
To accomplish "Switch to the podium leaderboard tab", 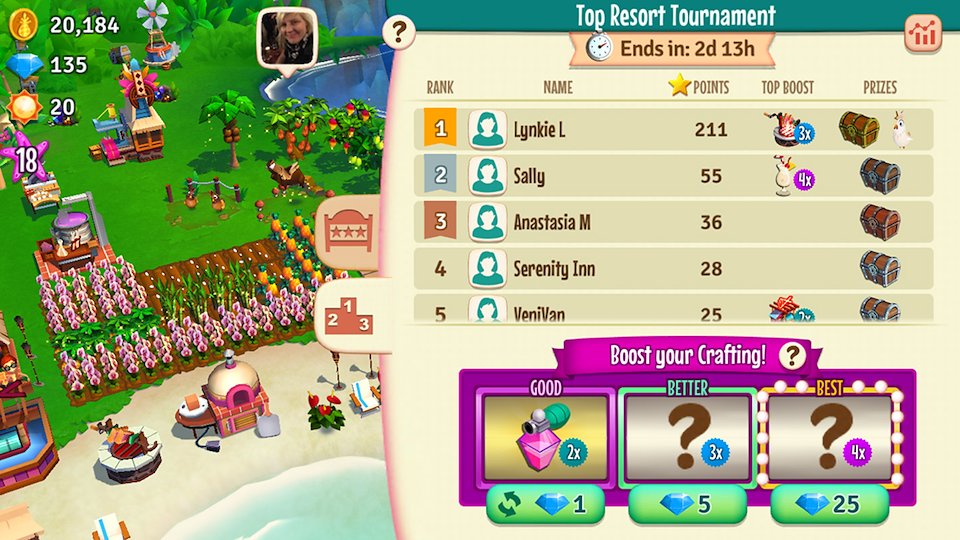I will coord(349,316).
